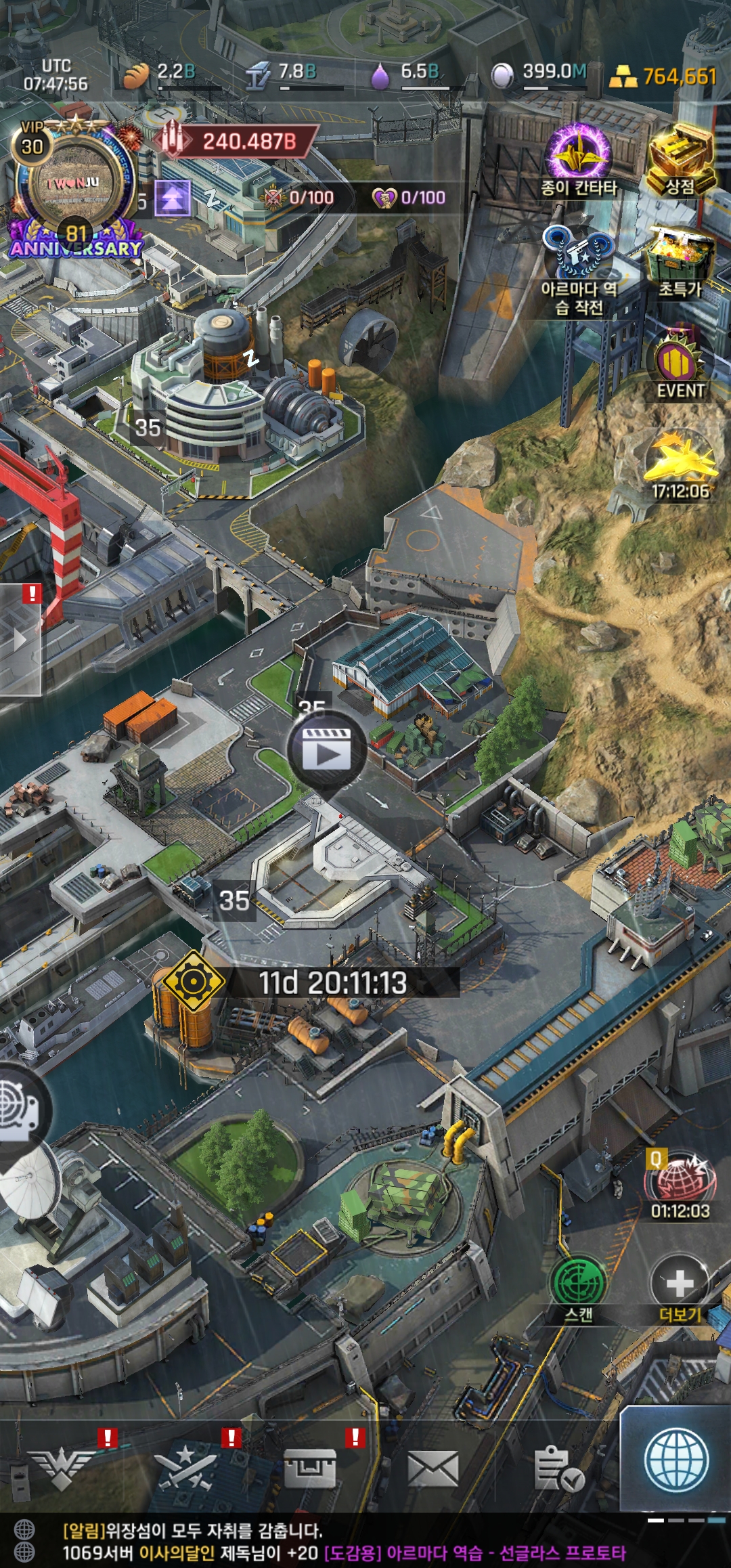The height and width of the screenshot is (1568, 731).
Task: Open the EVENT menu icon
Action: click(680, 366)
